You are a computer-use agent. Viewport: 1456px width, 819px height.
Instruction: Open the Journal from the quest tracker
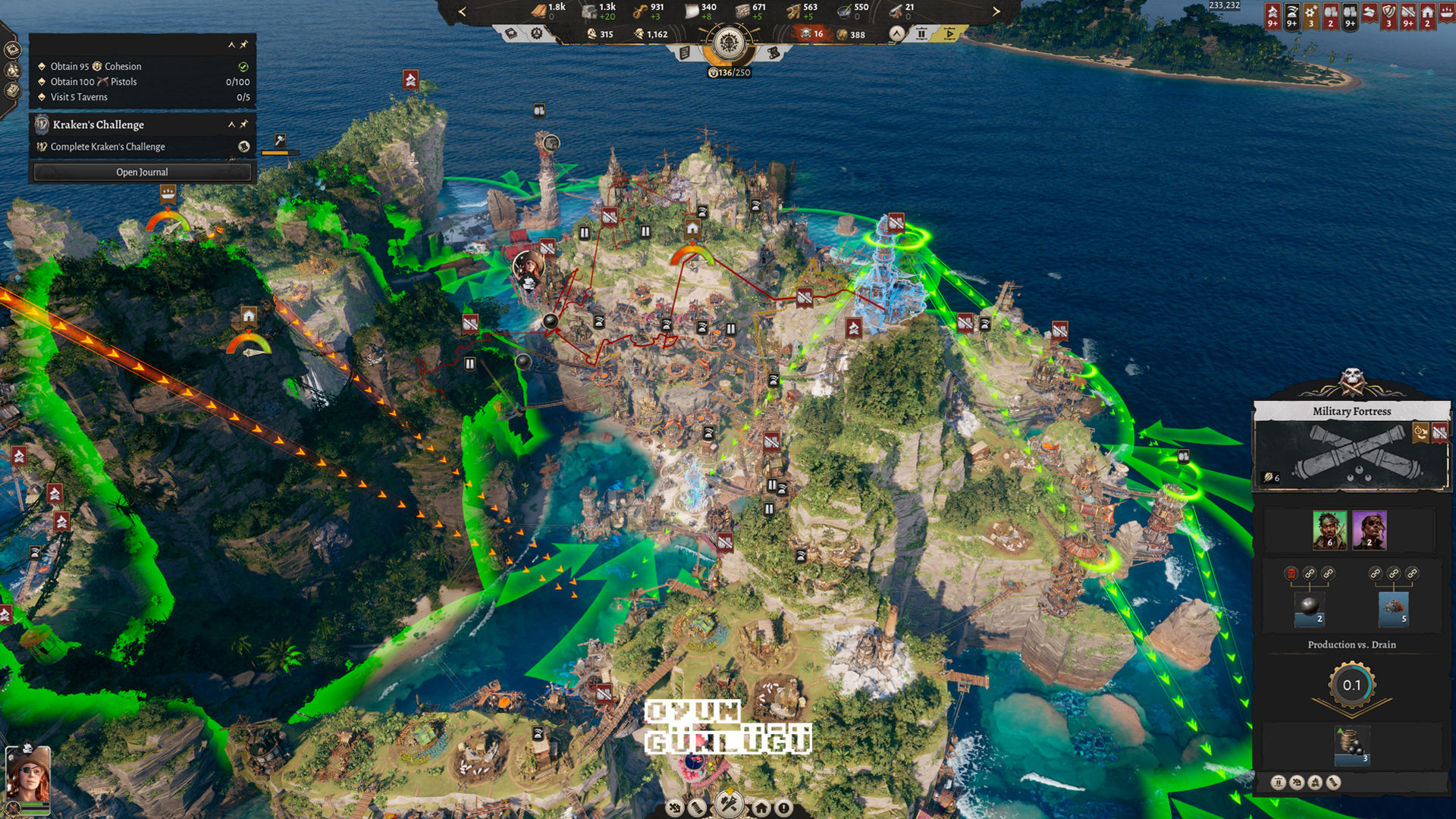(x=142, y=172)
